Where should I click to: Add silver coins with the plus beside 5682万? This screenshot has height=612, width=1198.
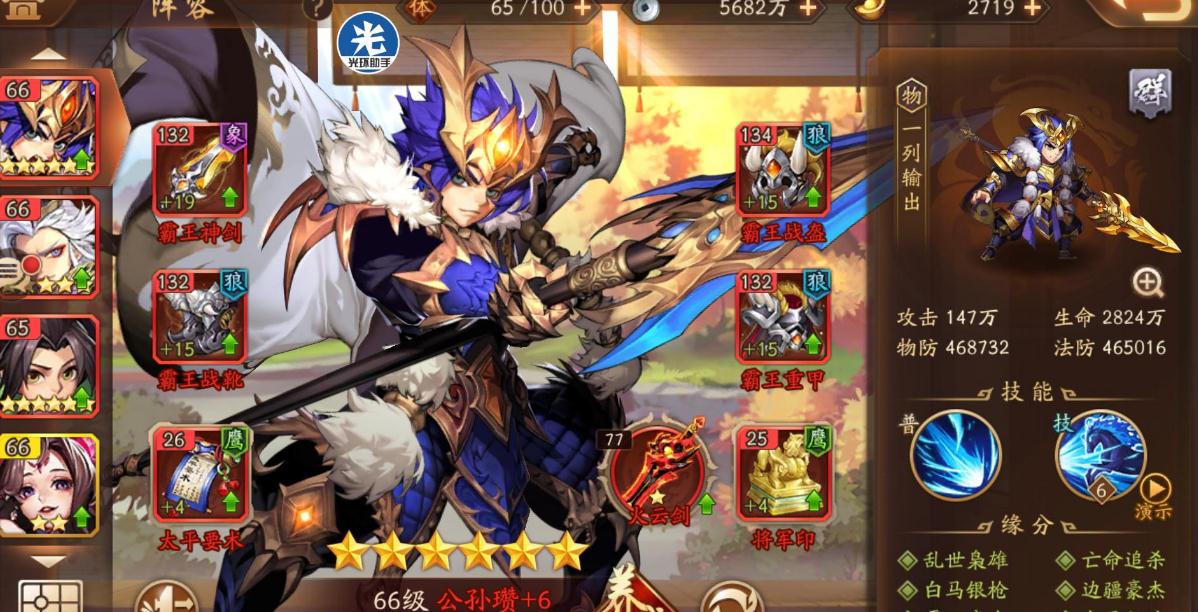(x=807, y=9)
